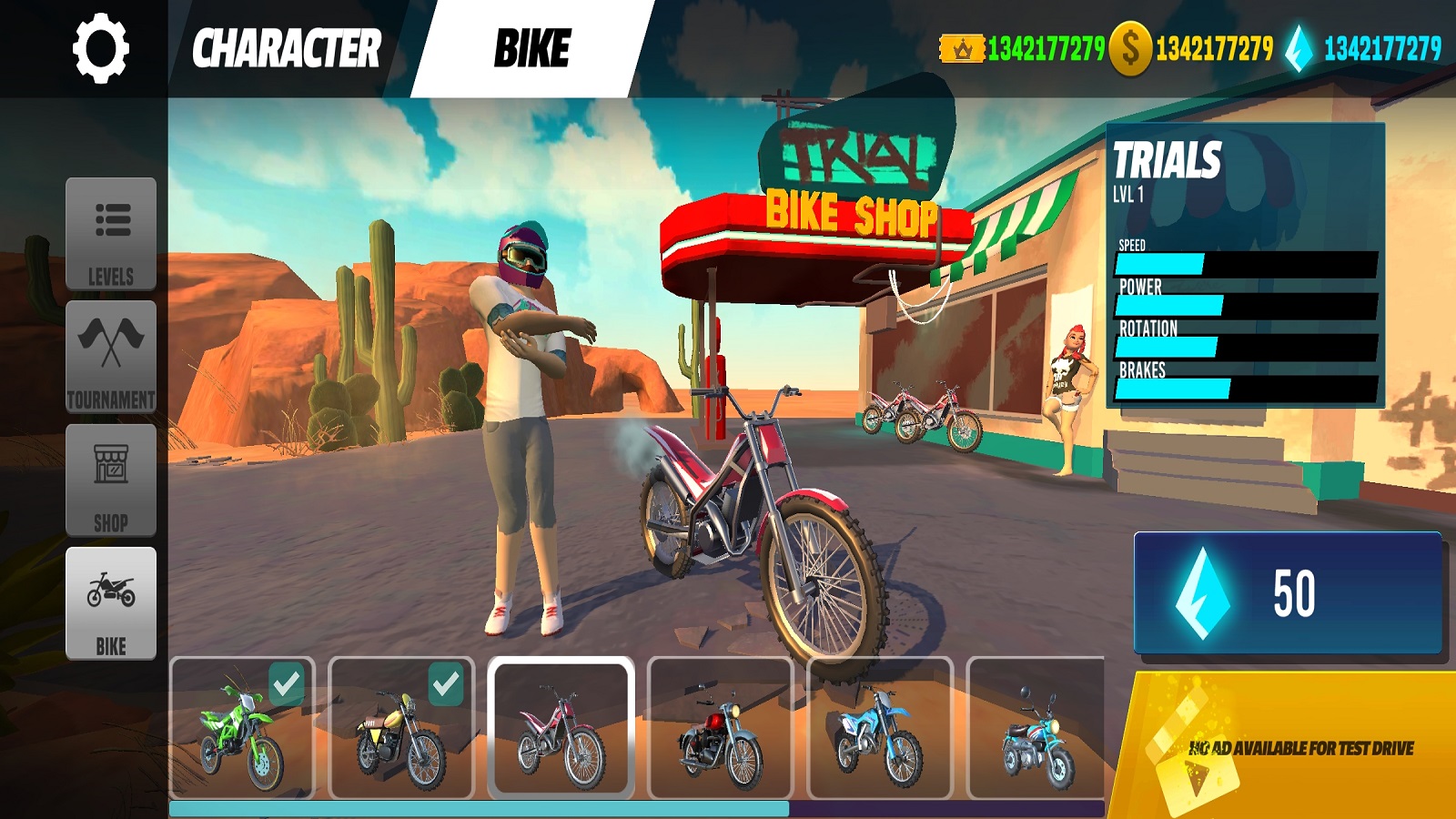Click the crown ticket currency icon
The height and width of the screenshot is (819, 1456).
tap(962, 48)
